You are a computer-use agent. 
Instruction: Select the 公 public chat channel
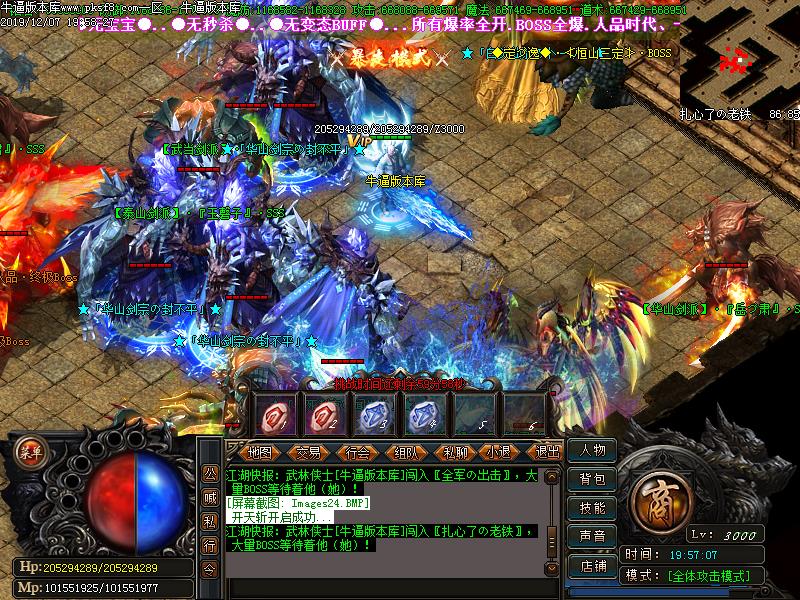pyautogui.click(x=209, y=473)
